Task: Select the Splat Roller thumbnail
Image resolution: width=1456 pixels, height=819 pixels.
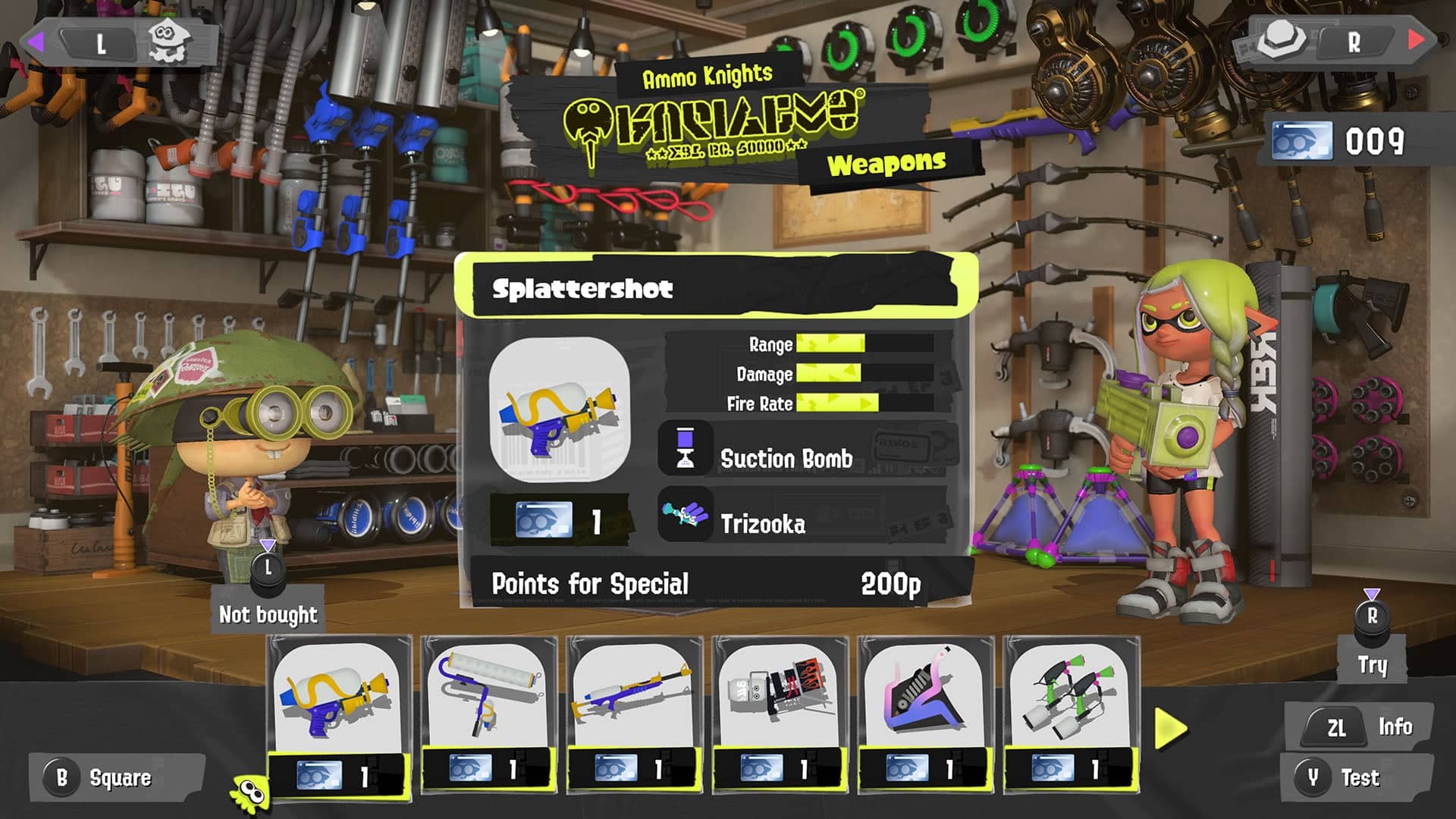Action: pyautogui.click(x=489, y=692)
